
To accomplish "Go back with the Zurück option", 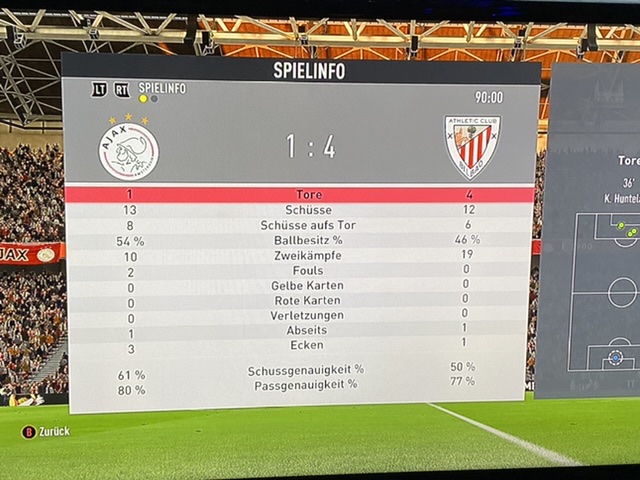I will pyautogui.click(x=46, y=431).
